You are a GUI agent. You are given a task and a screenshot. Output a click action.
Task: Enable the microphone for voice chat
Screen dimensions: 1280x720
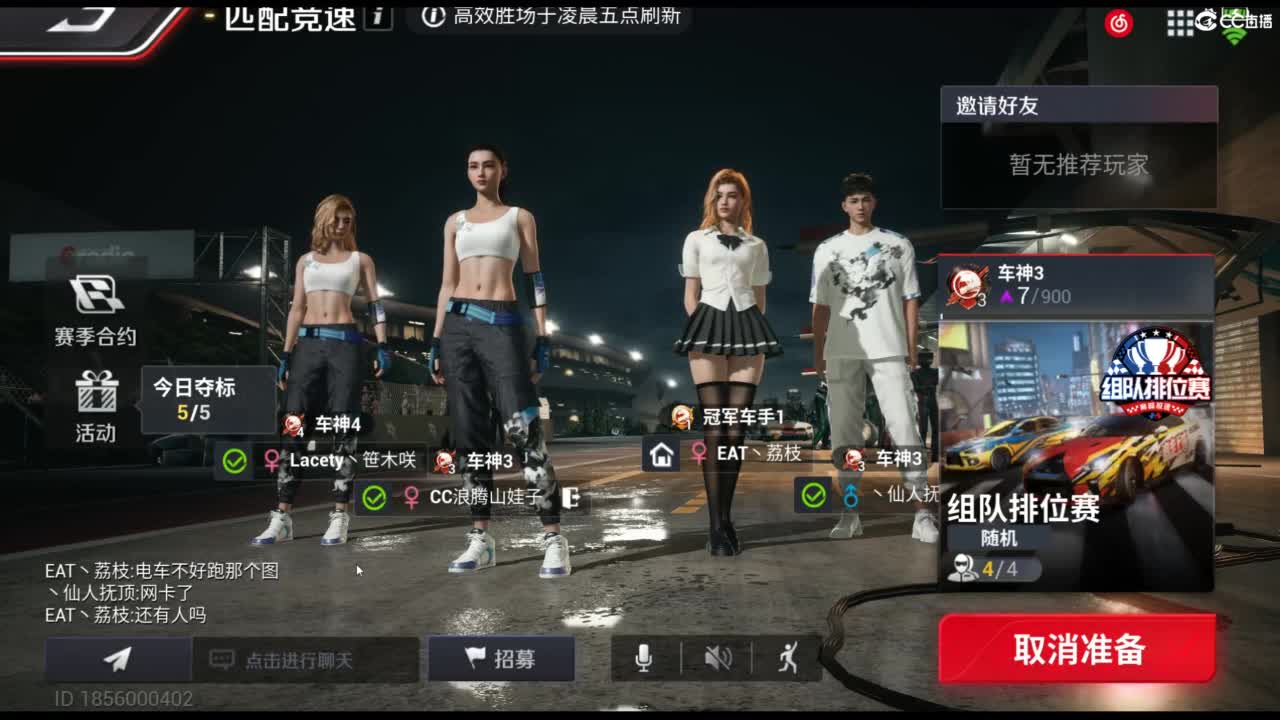point(643,659)
